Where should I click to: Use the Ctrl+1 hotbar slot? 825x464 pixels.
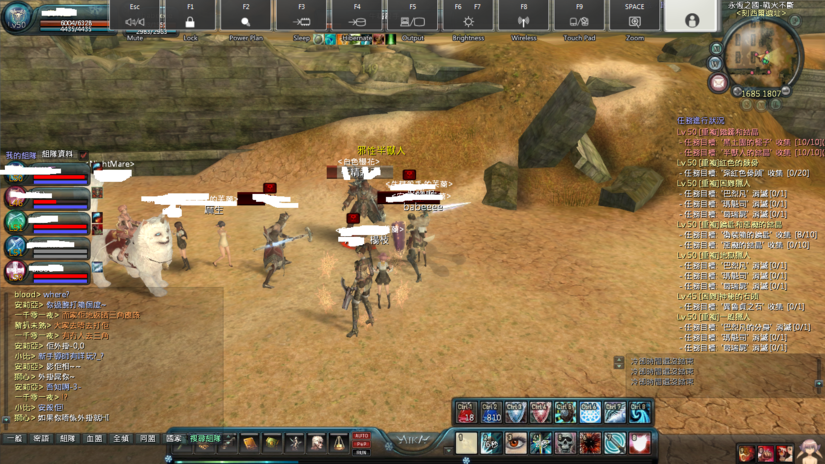pos(466,412)
